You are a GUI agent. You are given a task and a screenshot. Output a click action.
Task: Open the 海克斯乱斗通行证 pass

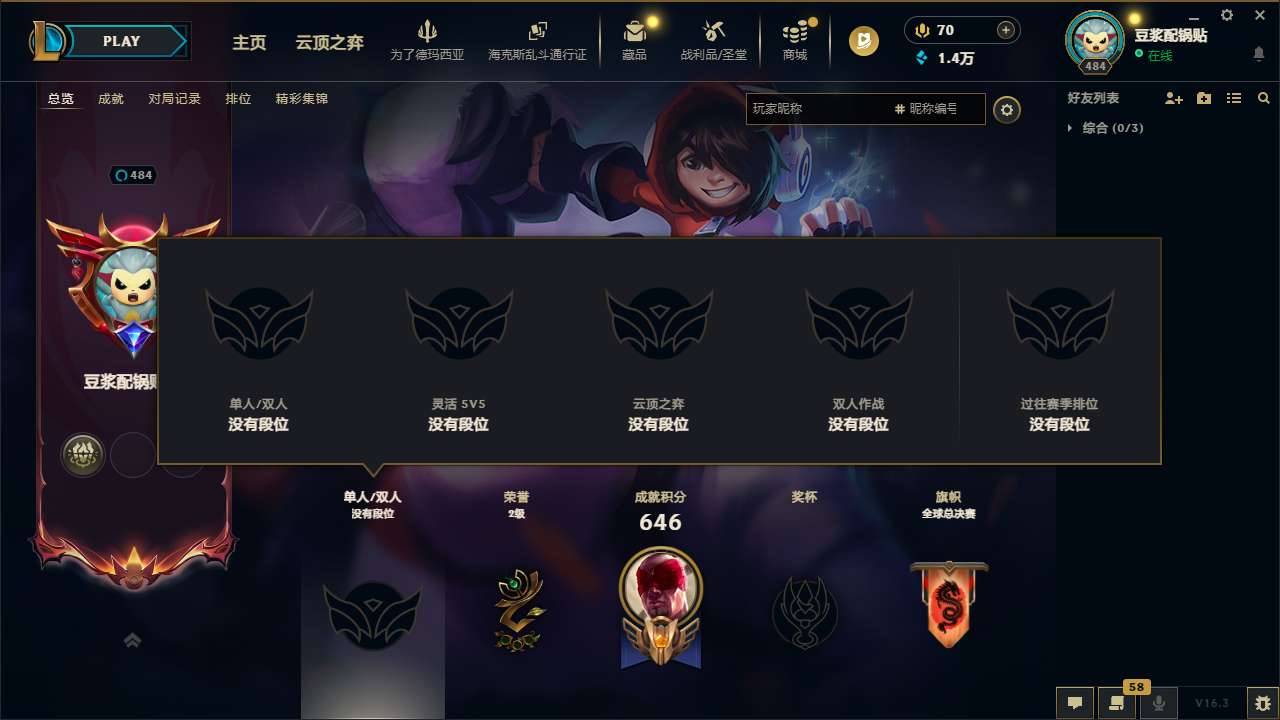click(x=540, y=40)
